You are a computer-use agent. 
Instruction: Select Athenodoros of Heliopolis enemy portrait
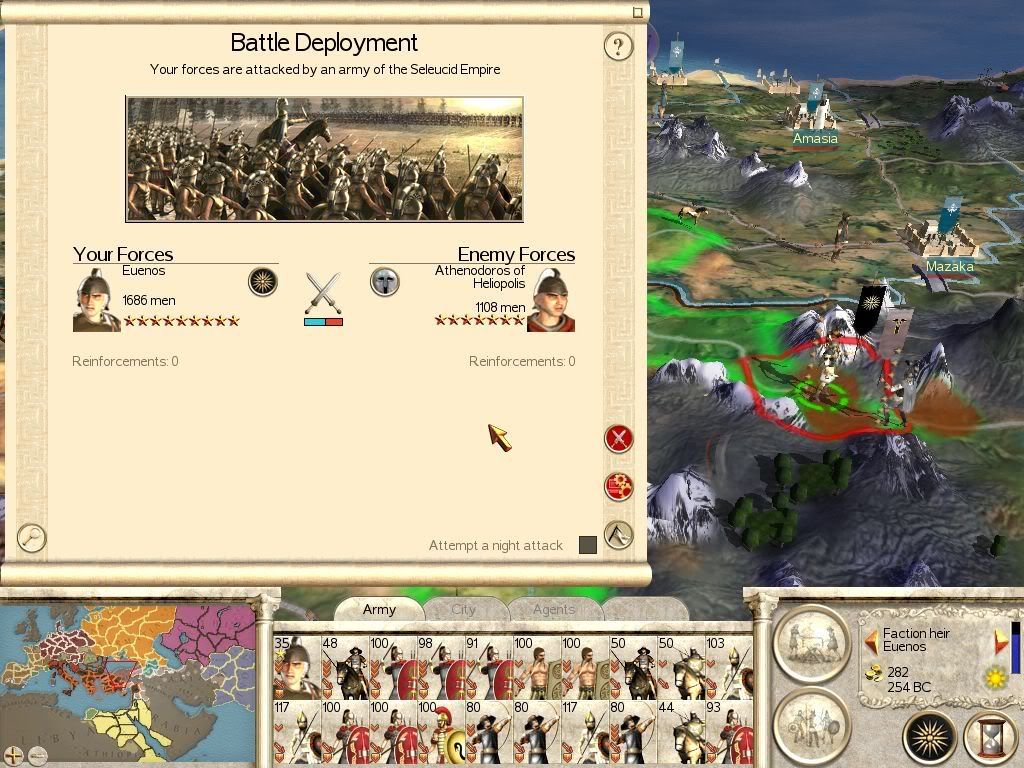551,299
